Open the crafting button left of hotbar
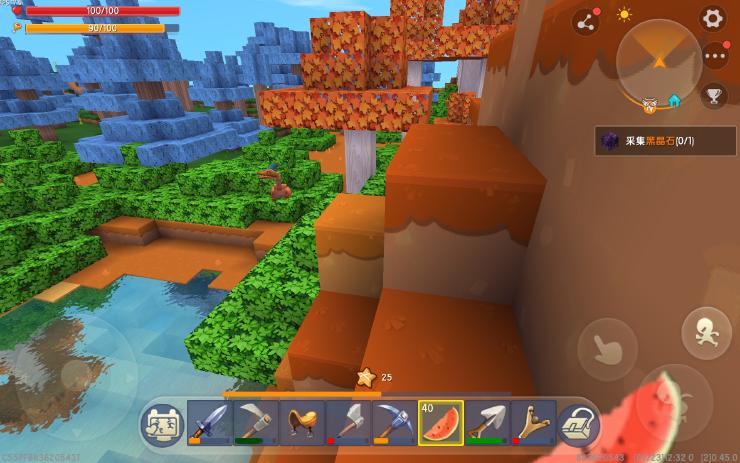Image resolution: width=740 pixels, height=463 pixels. click(x=162, y=425)
